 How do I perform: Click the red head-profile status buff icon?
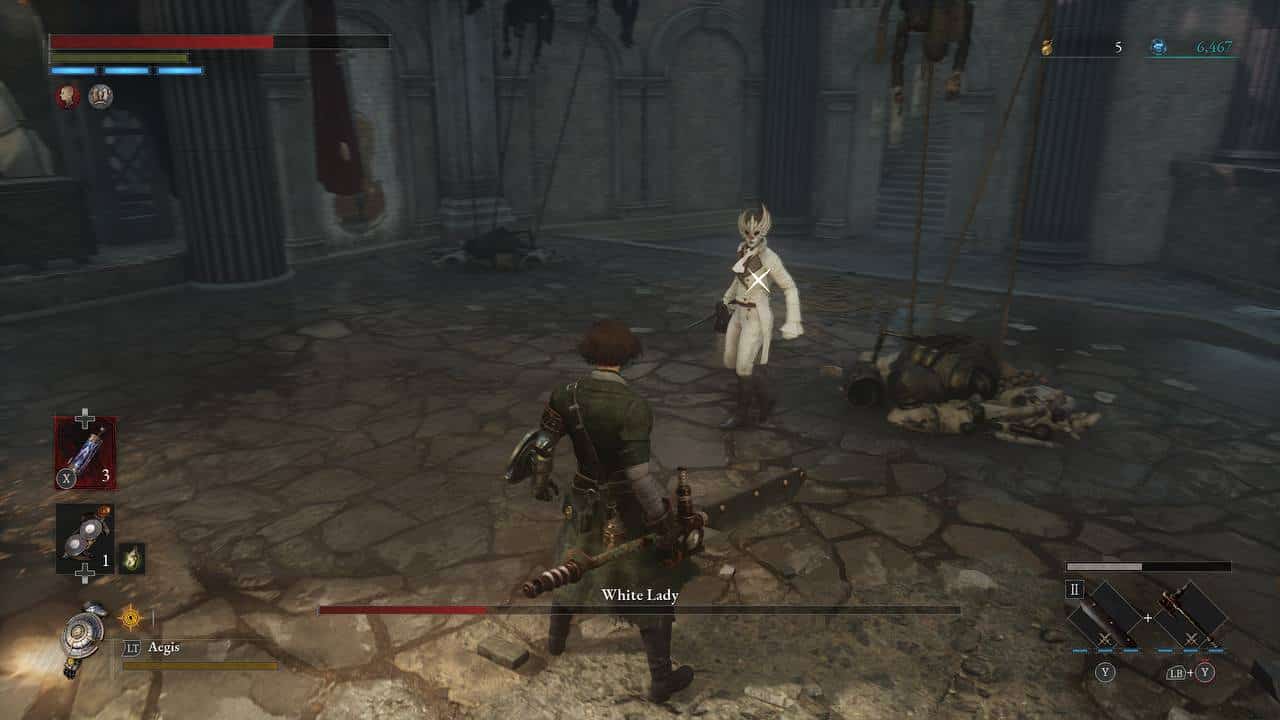click(x=67, y=96)
